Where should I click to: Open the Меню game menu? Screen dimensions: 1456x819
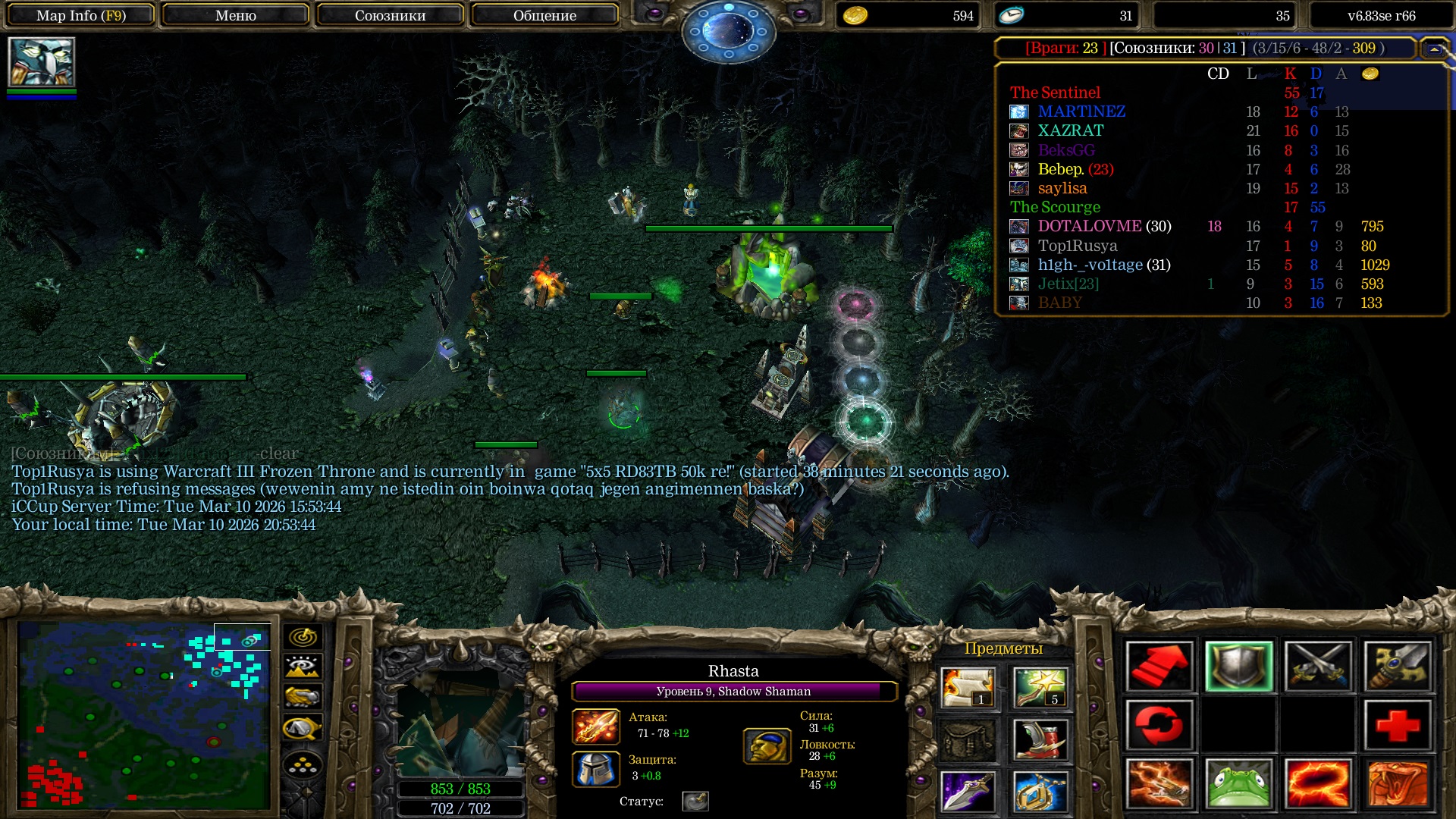(236, 15)
